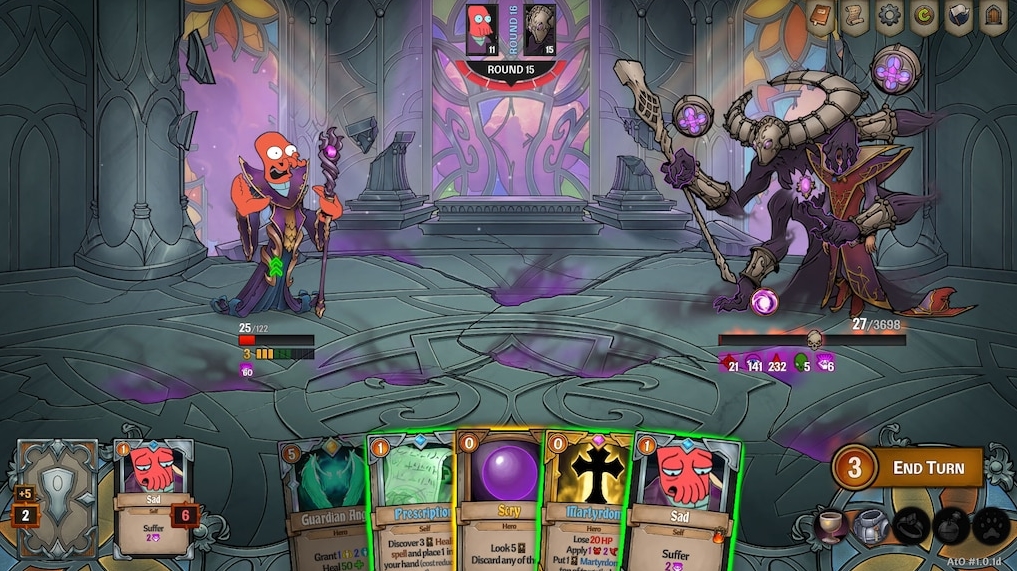The width and height of the screenshot is (1017, 571).
Task: Inspect the goblet item icon
Action: [x=829, y=526]
